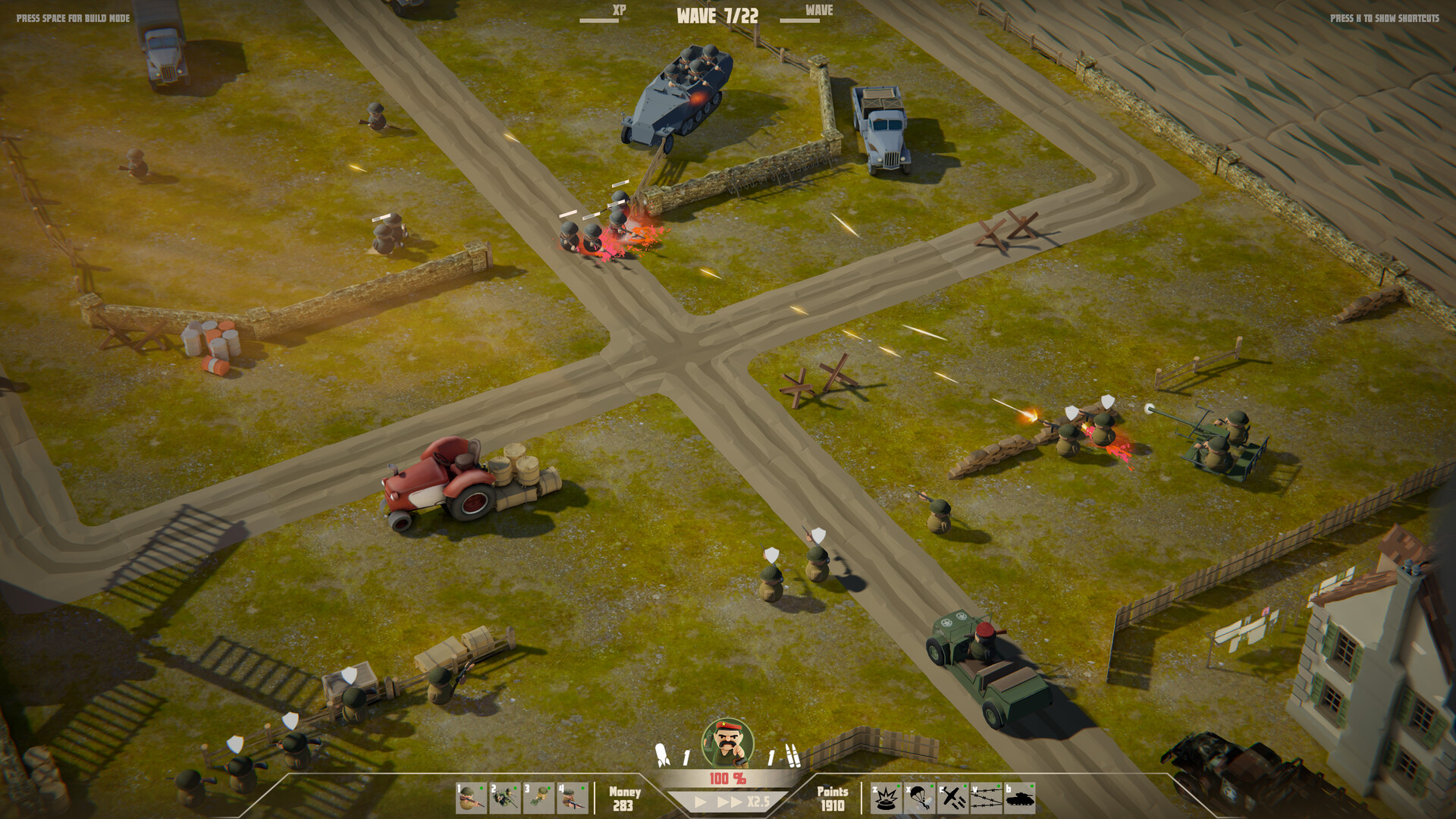
Task: Toggle the ready indicator on the tank ability
Action: pyautogui.click(x=1033, y=785)
